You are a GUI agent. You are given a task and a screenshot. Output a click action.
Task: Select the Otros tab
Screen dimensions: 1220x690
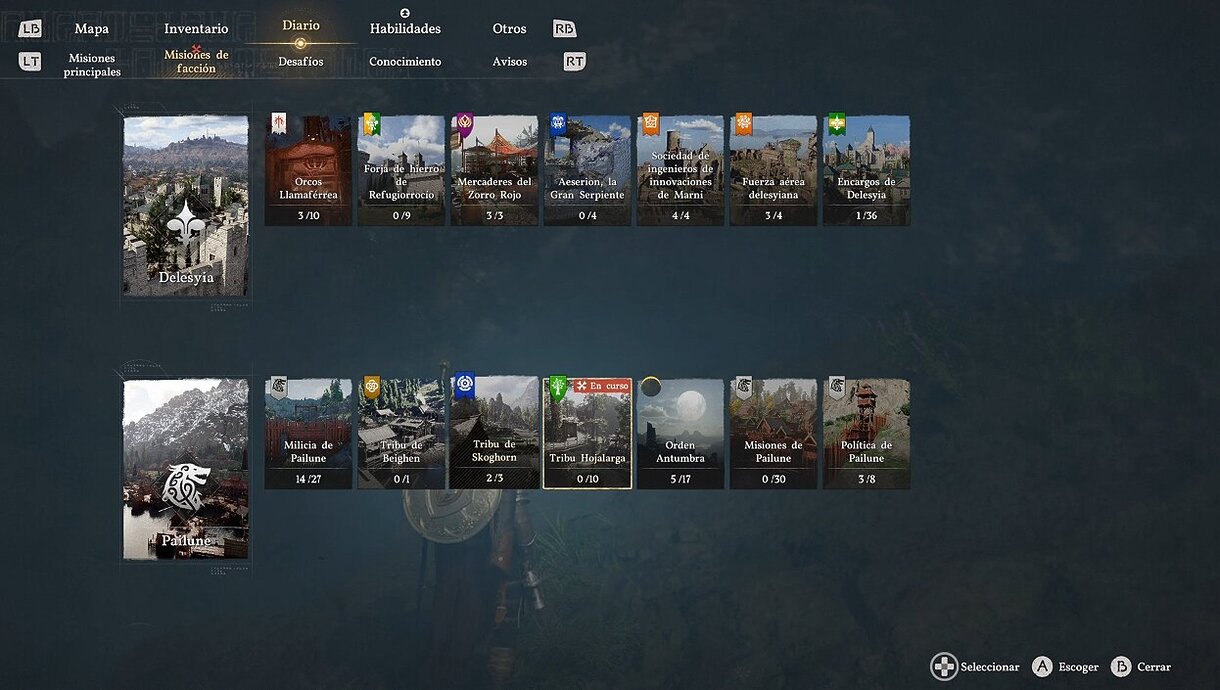pyautogui.click(x=509, y=29)
